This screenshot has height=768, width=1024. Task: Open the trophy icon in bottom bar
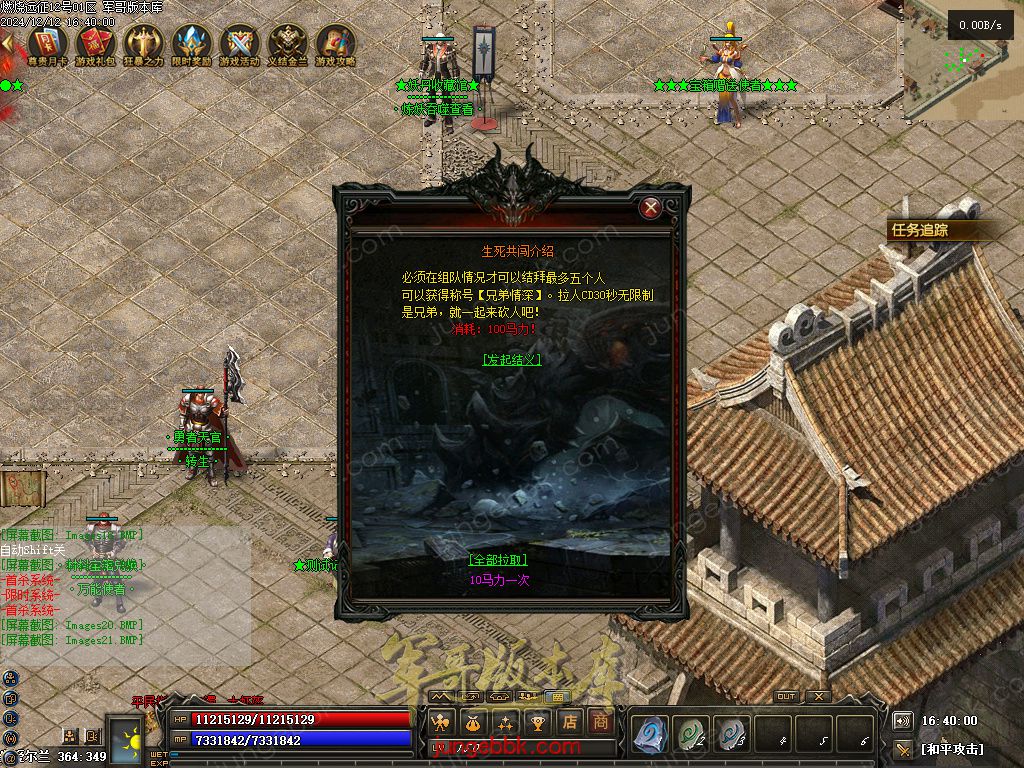(x=538, y=722)
